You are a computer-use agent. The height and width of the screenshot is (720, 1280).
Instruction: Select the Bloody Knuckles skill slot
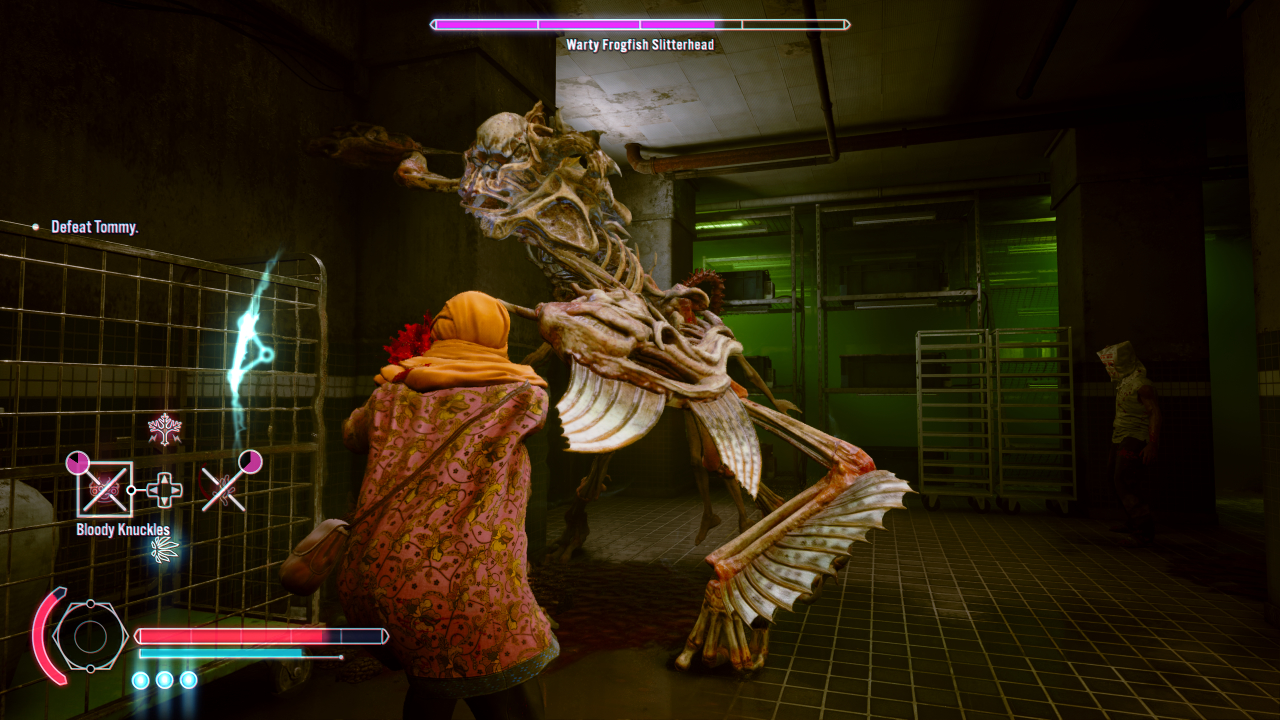(104, 489)
